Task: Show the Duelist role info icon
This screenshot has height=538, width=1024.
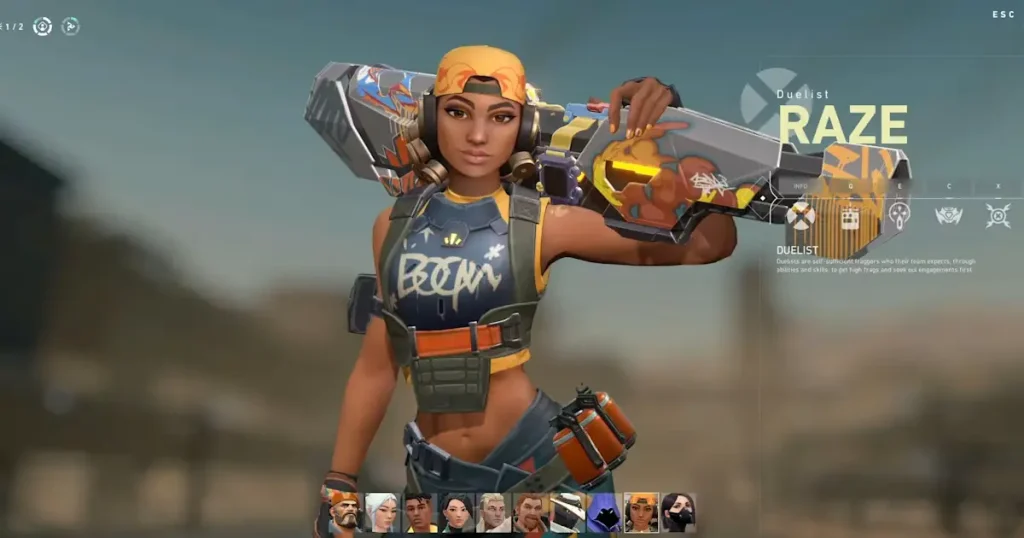Action: pyautogui.click(x=800, y=215)
